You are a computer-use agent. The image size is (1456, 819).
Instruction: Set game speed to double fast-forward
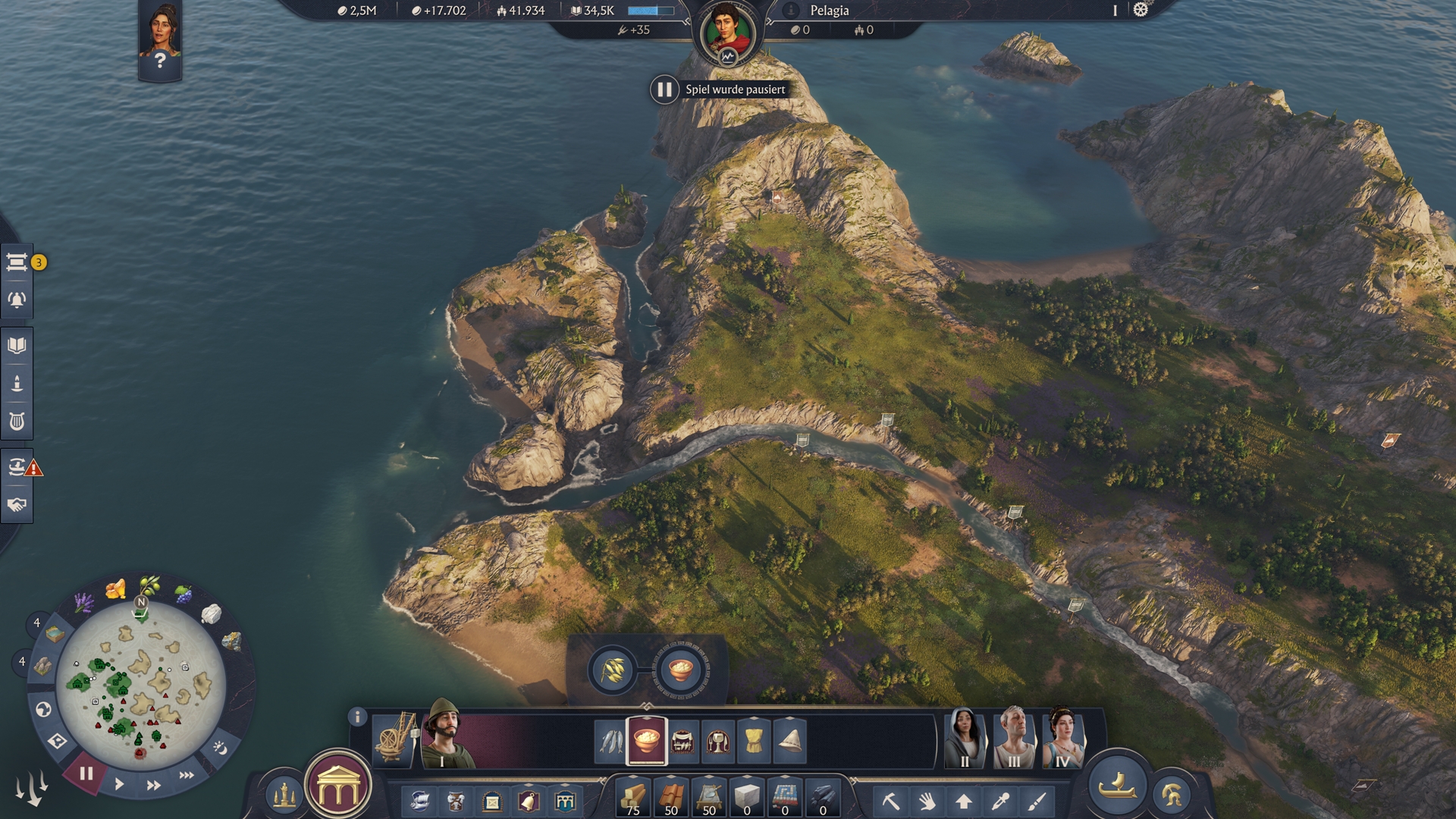click(x=153, y=785)
